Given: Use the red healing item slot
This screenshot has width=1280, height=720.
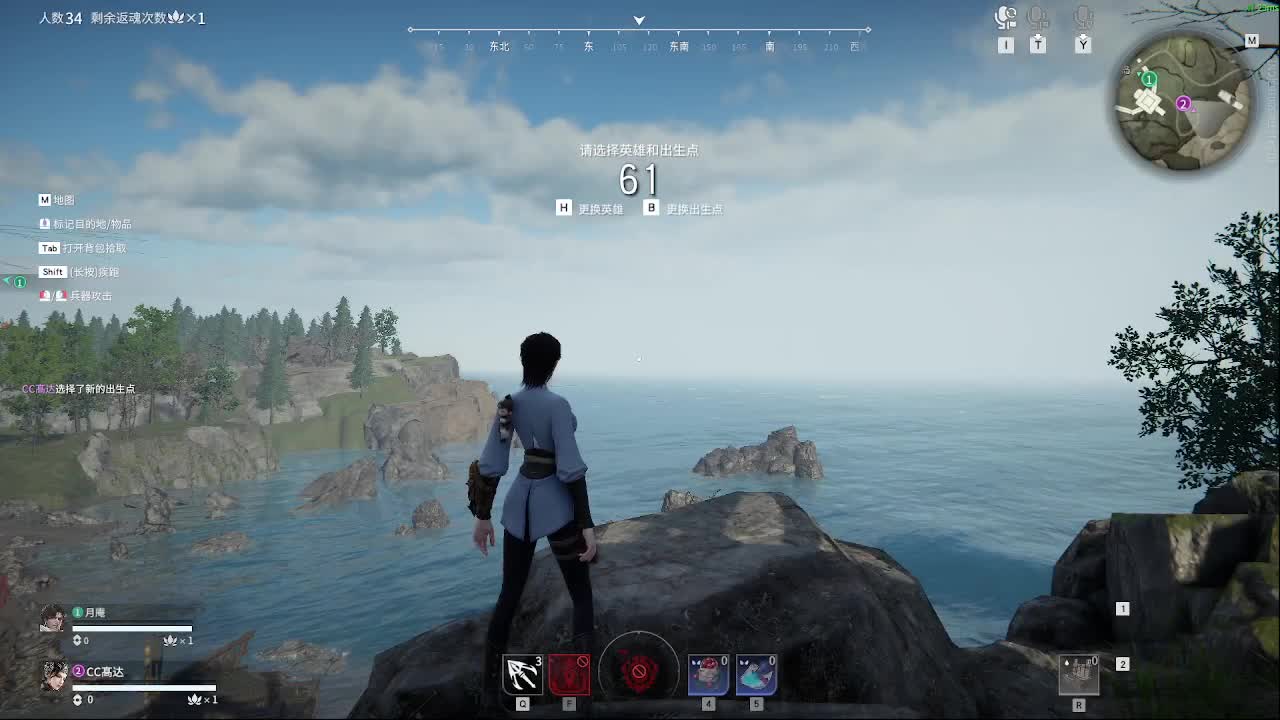Looking at the screenshot, I should click(708, 675).
